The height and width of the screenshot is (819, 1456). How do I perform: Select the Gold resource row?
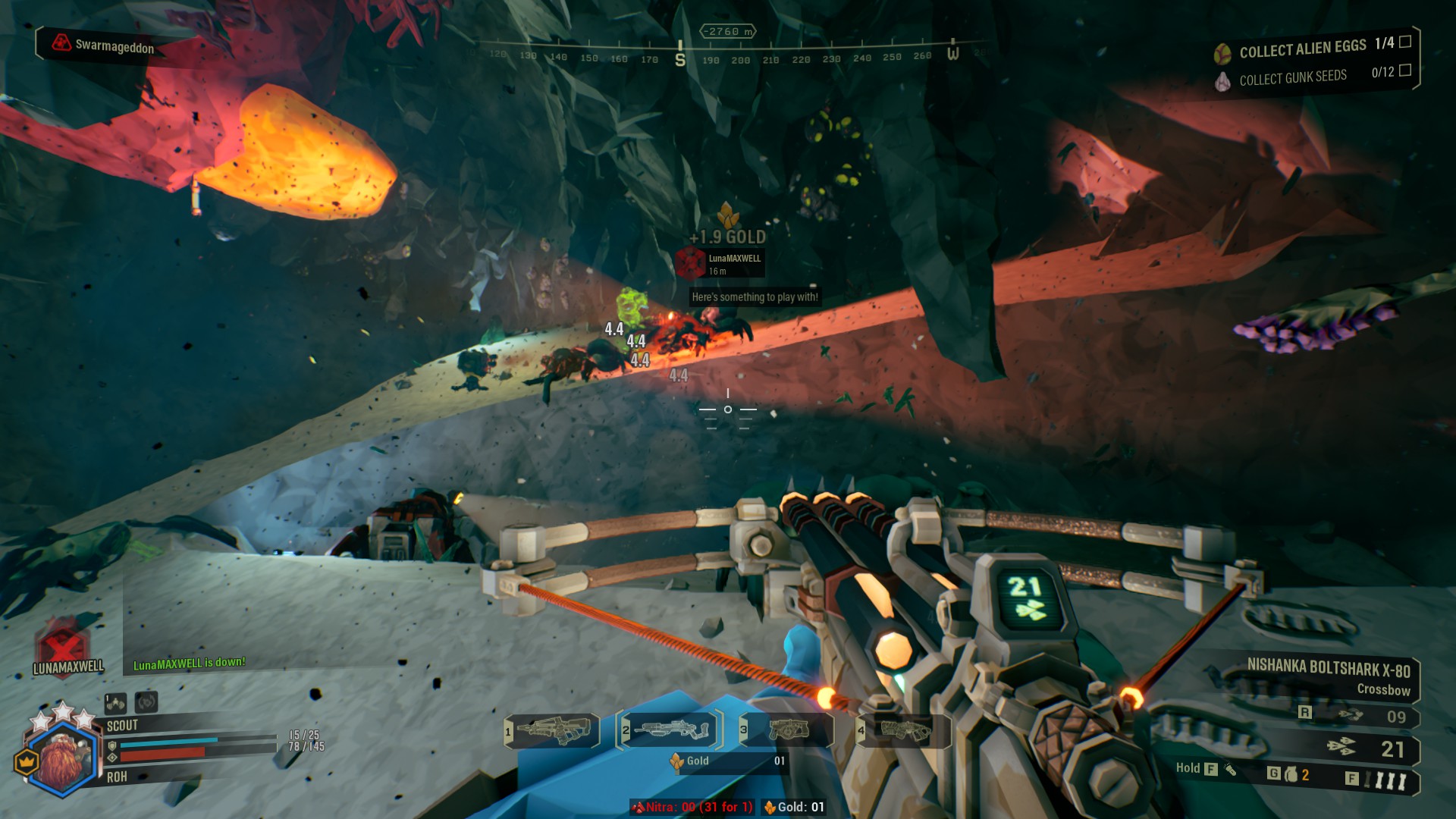point(726,761)
